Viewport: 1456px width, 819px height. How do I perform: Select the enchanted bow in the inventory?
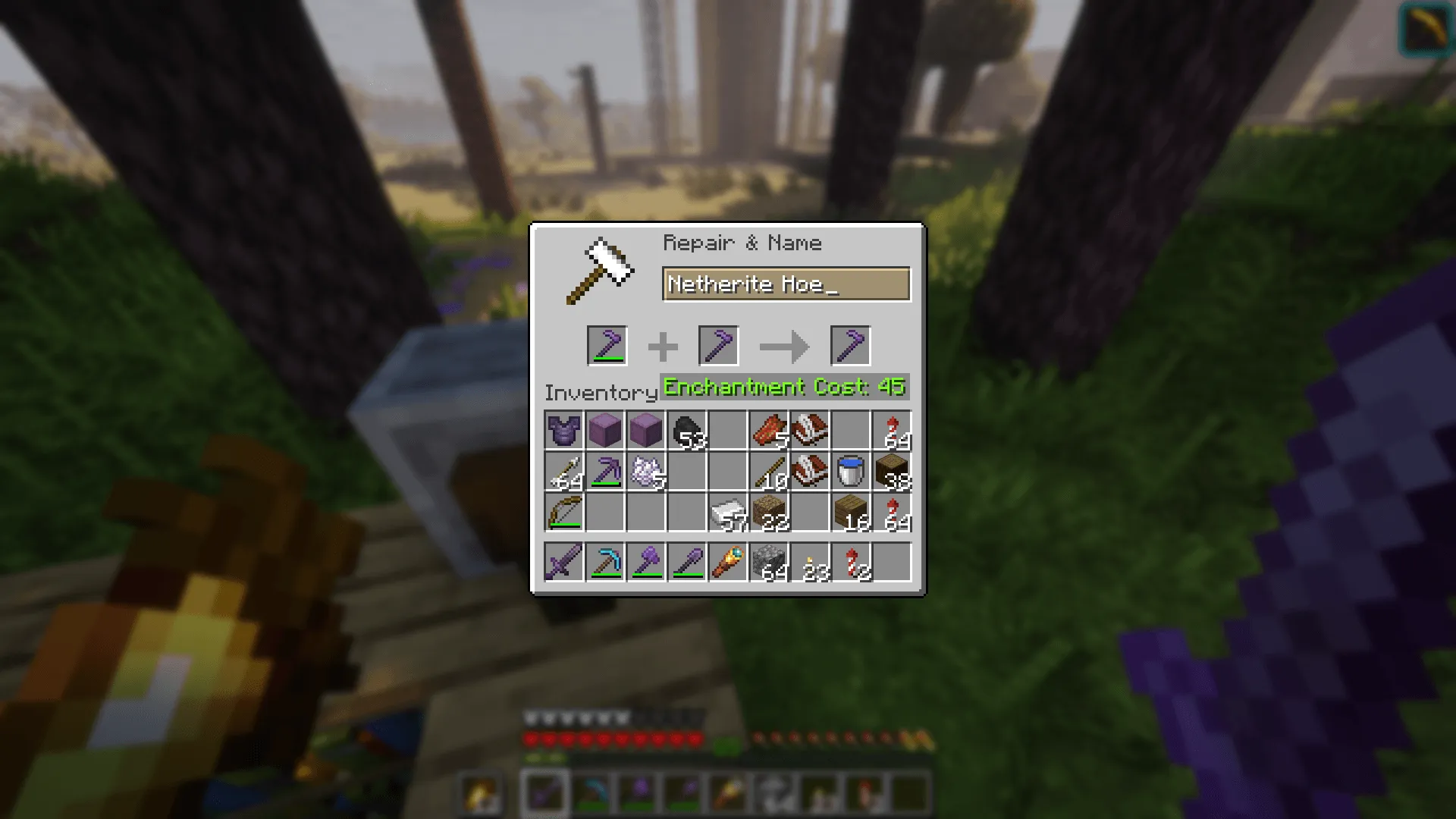tap(564, 513)
